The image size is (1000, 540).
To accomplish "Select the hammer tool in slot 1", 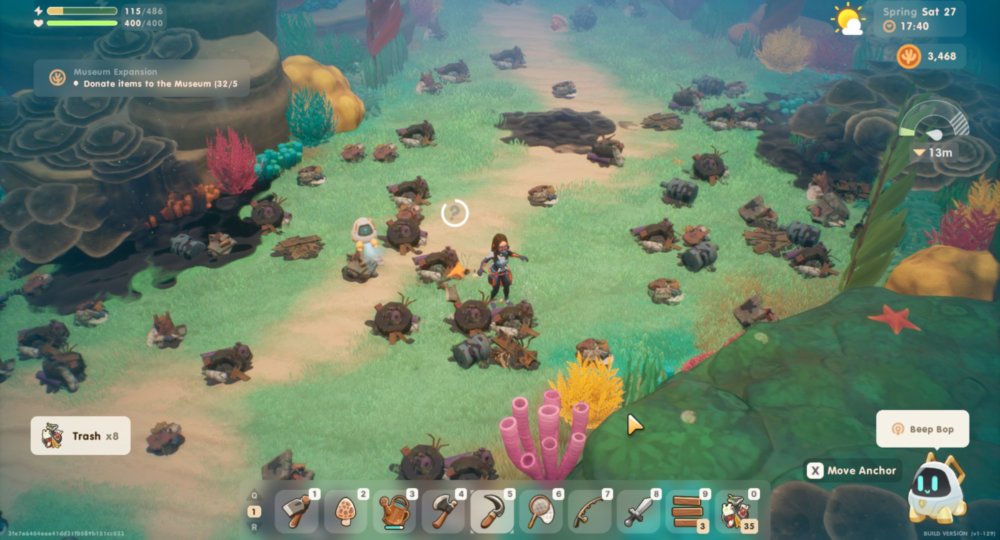I will click(x=297, y=512).
